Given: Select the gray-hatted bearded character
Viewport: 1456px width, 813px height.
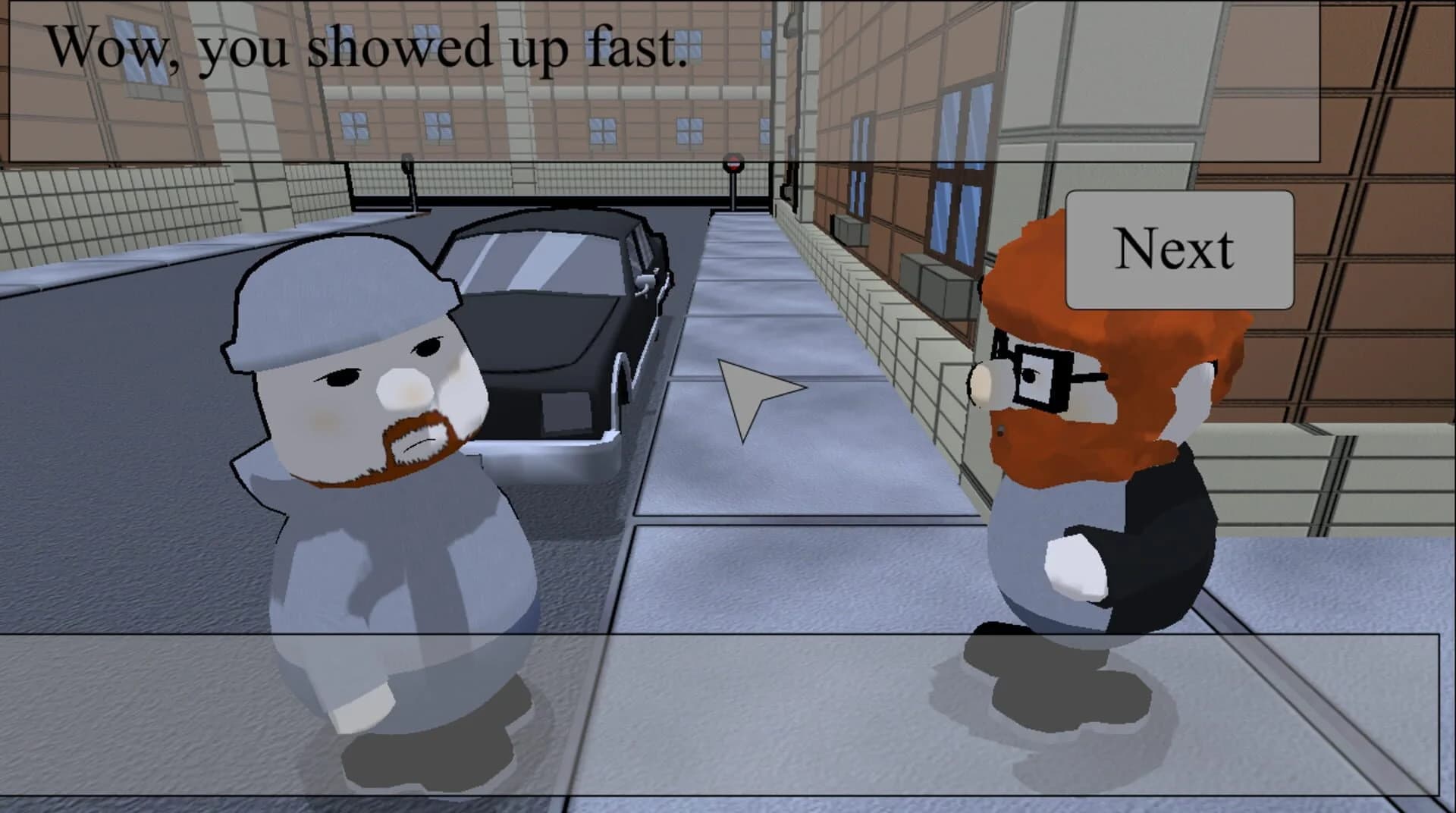Looking at the screenshot, I should pos(372,485).
